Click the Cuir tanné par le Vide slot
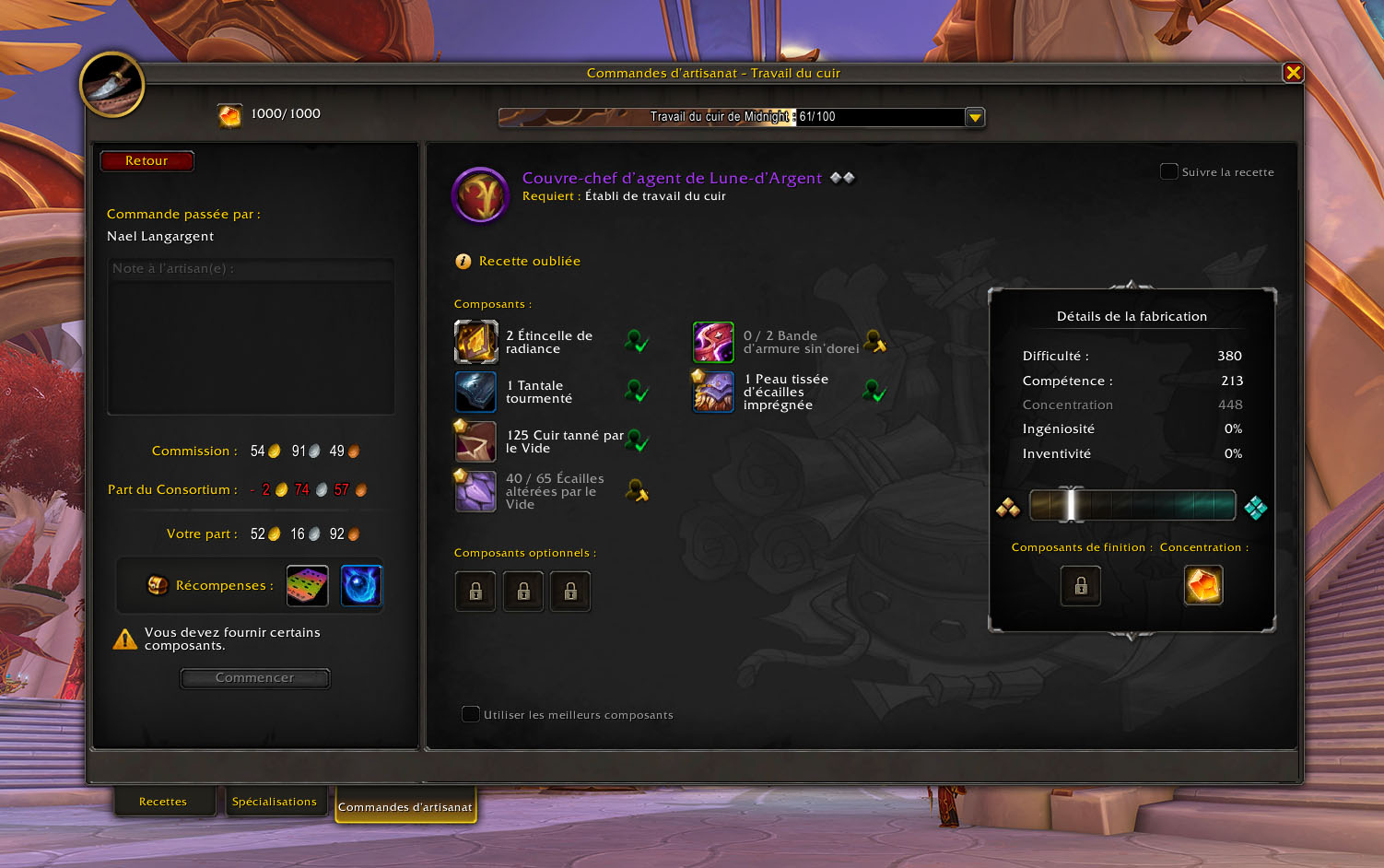The width and height of the screenshot is (1384, 868). 476,441
